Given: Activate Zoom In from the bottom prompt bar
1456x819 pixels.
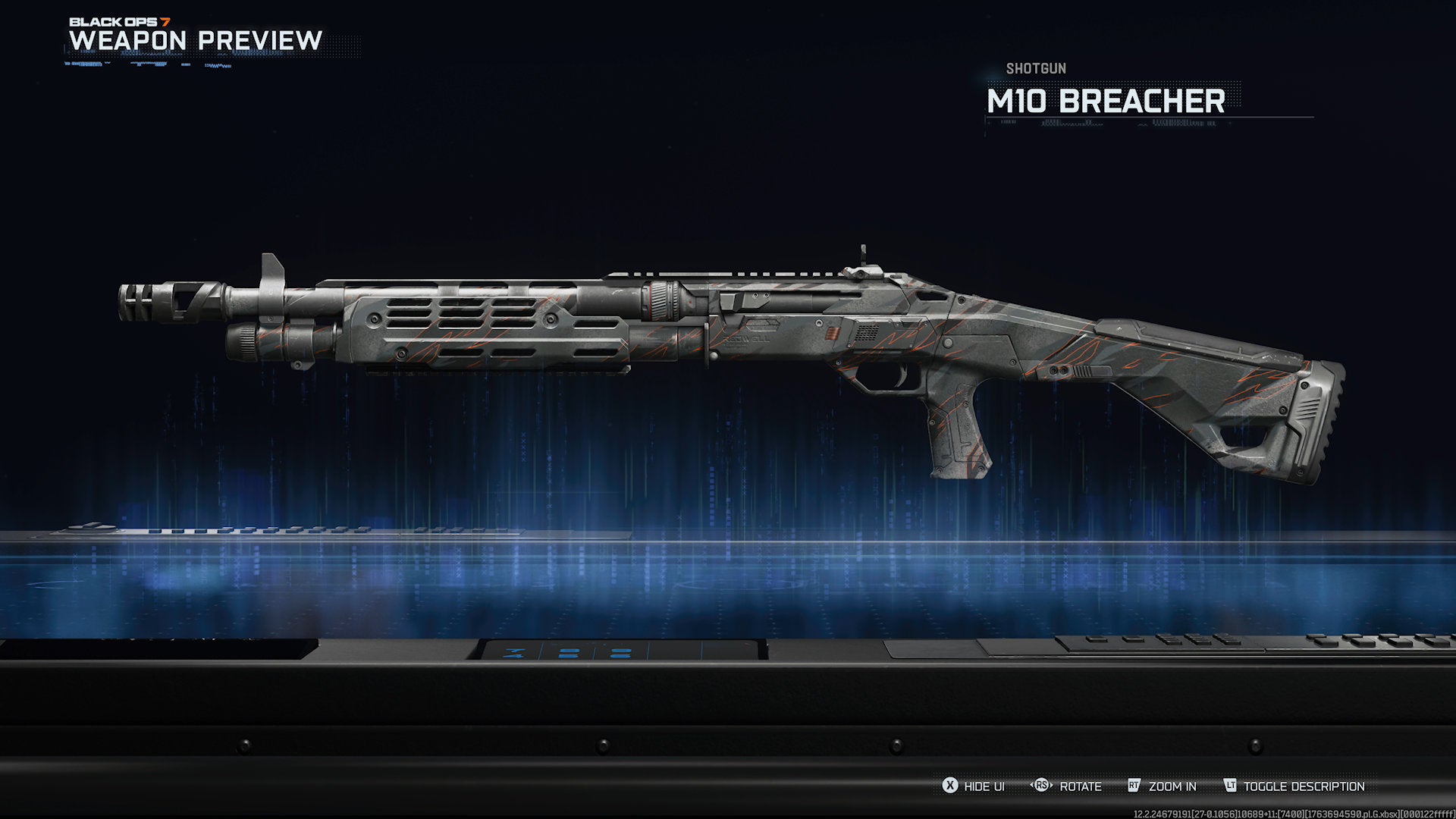Looking at the screenshot, I should pos(1172,786).
